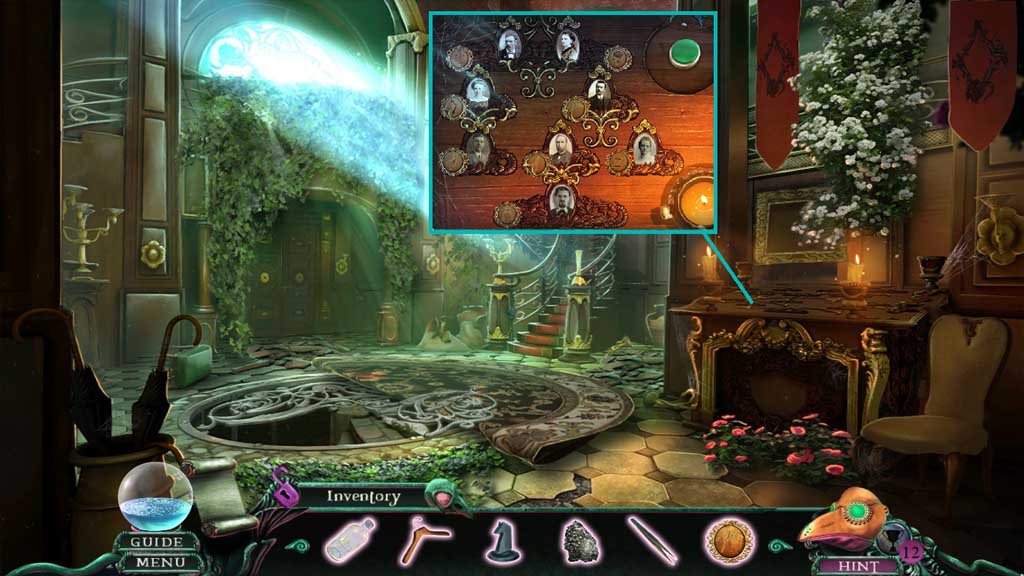Select the tweezers in inventory
Viewport: 1024px width, 576px height.
[x=653, y=541]
